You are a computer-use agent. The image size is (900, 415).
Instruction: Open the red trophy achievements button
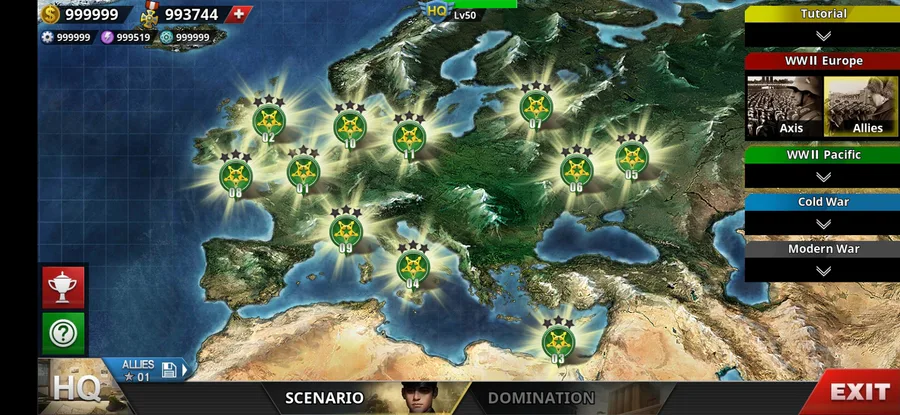click(x=63, y=287)
